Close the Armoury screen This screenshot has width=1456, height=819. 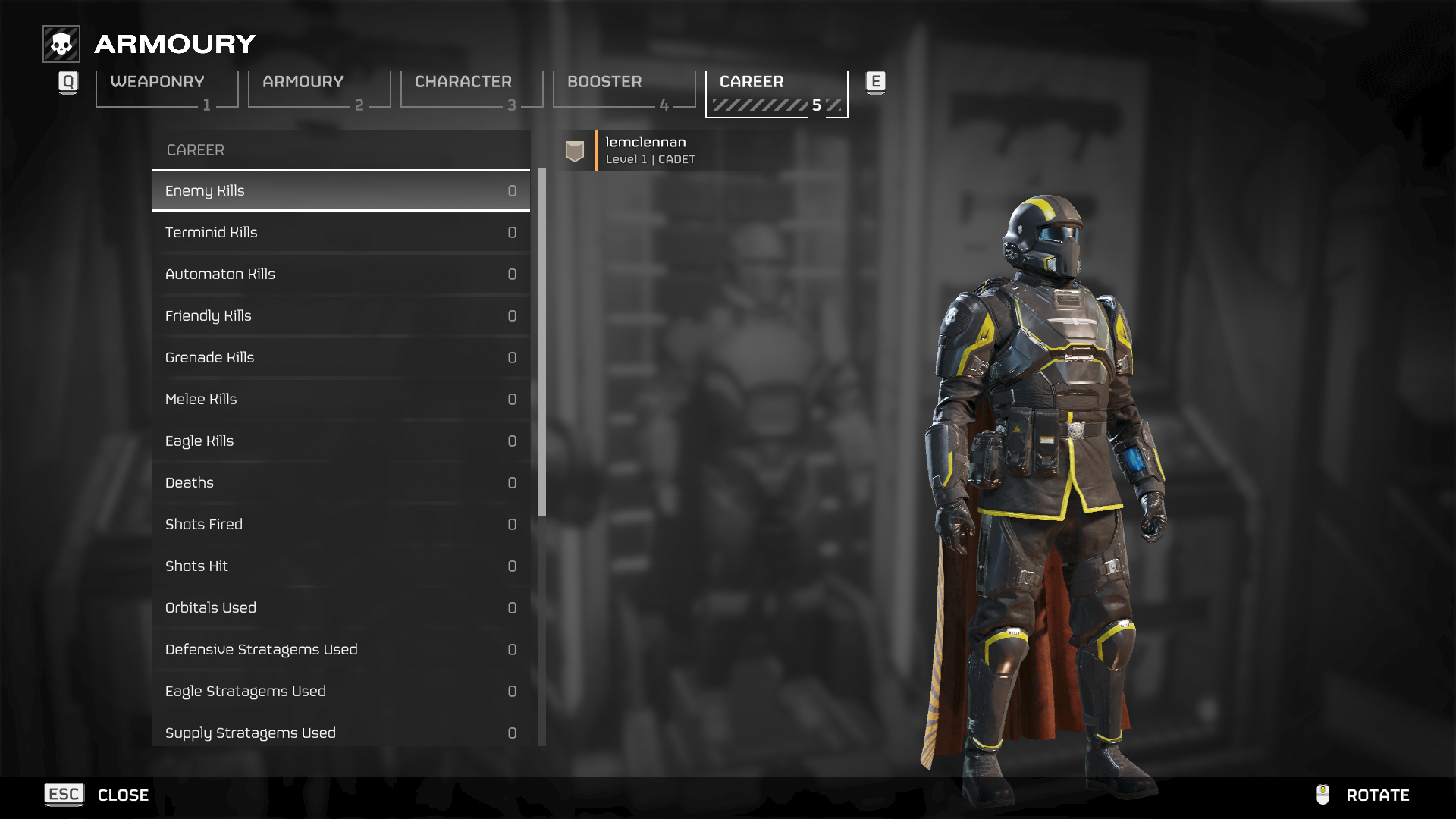97,795
